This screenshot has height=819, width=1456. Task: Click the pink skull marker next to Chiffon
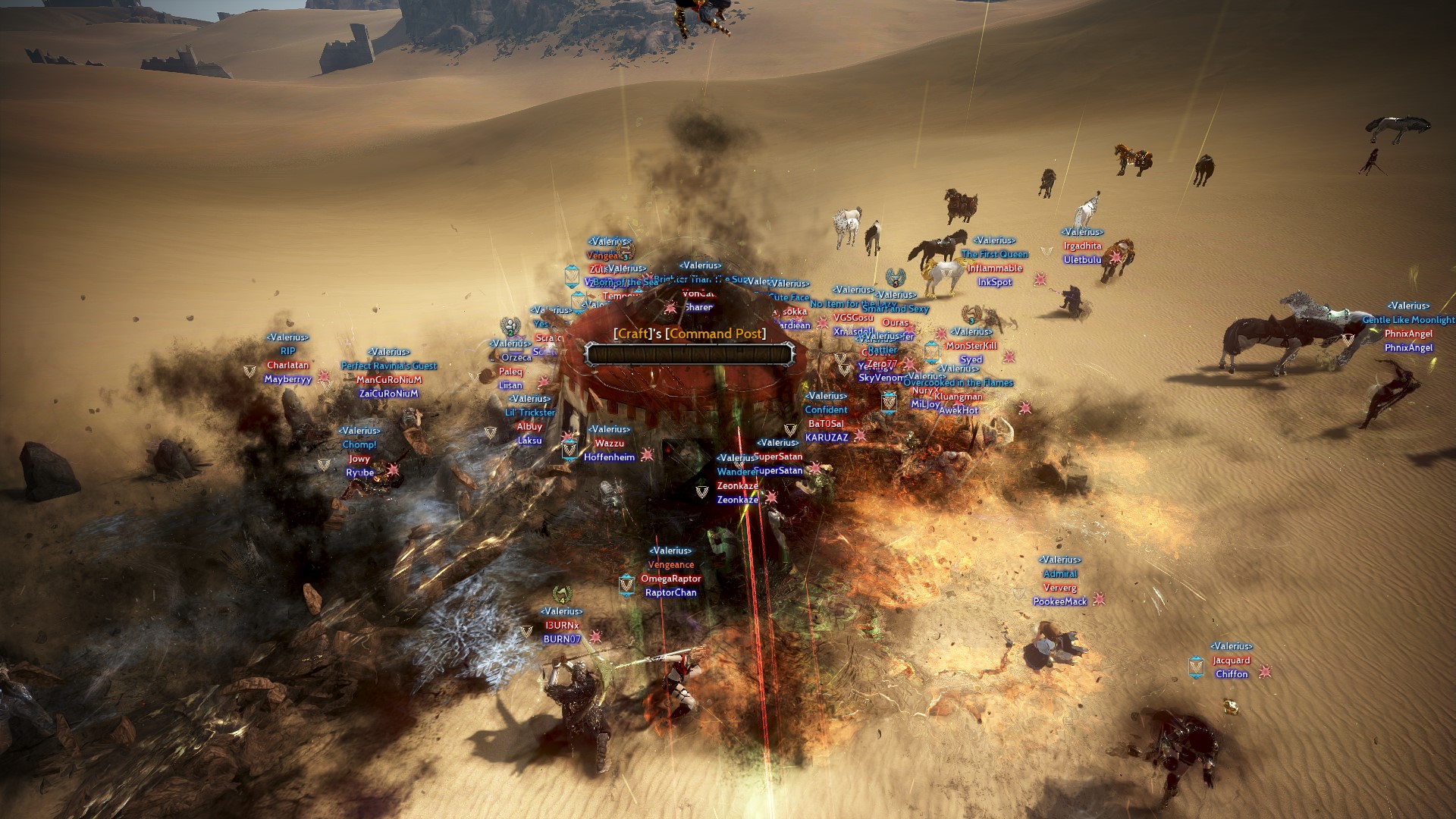tap(1266, 672)
